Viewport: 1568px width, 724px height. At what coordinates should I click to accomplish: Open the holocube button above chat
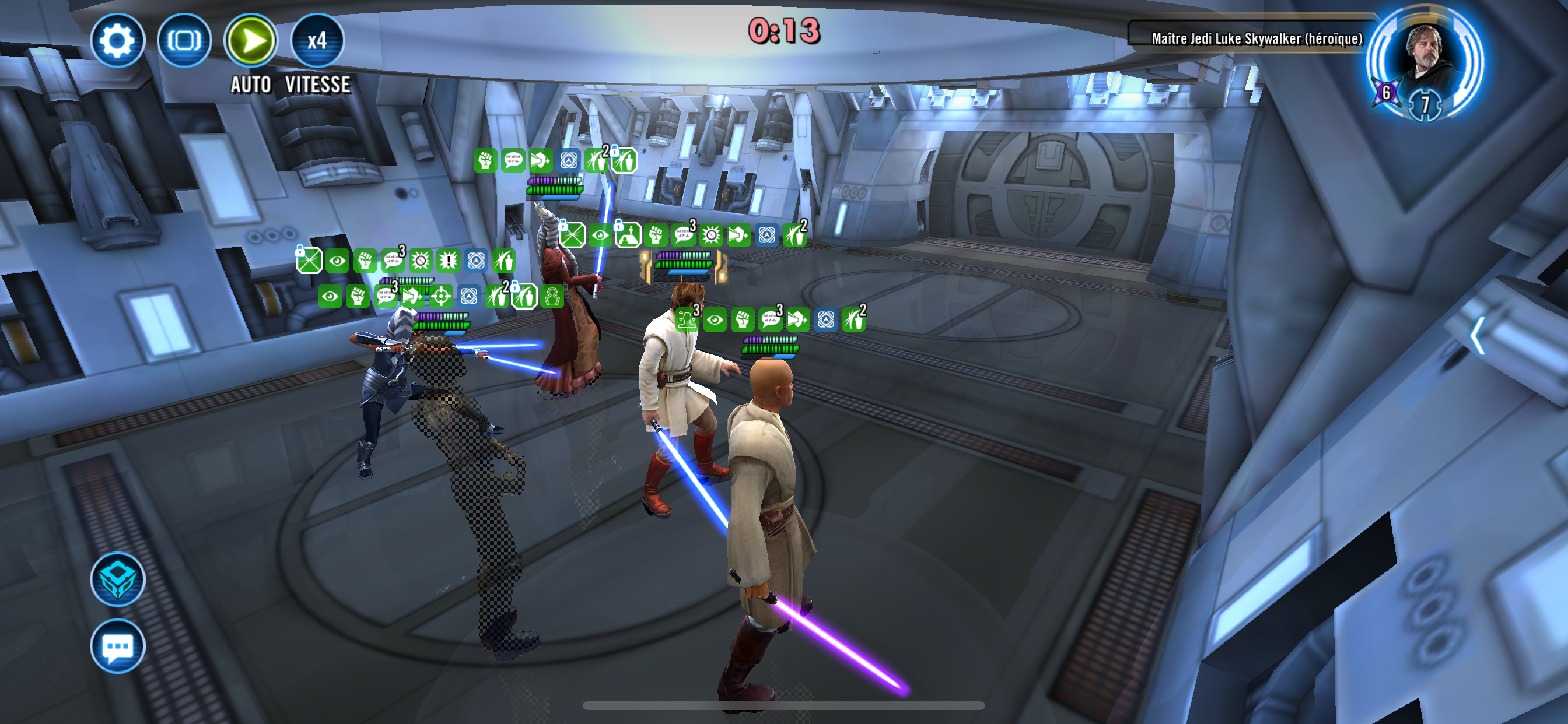tap(117, 579)
